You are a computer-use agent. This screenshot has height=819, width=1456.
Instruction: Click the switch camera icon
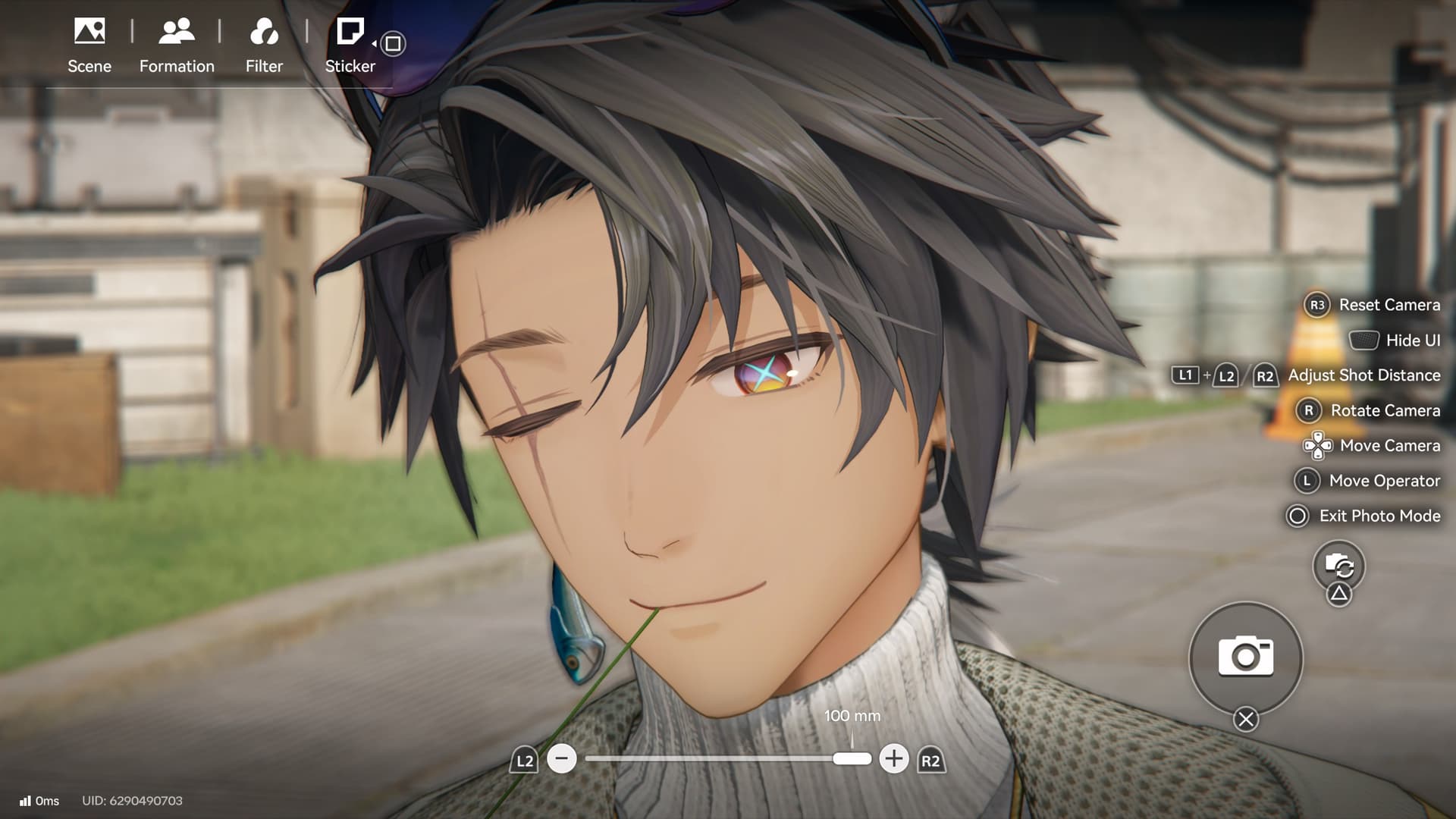click(1338, 566)
